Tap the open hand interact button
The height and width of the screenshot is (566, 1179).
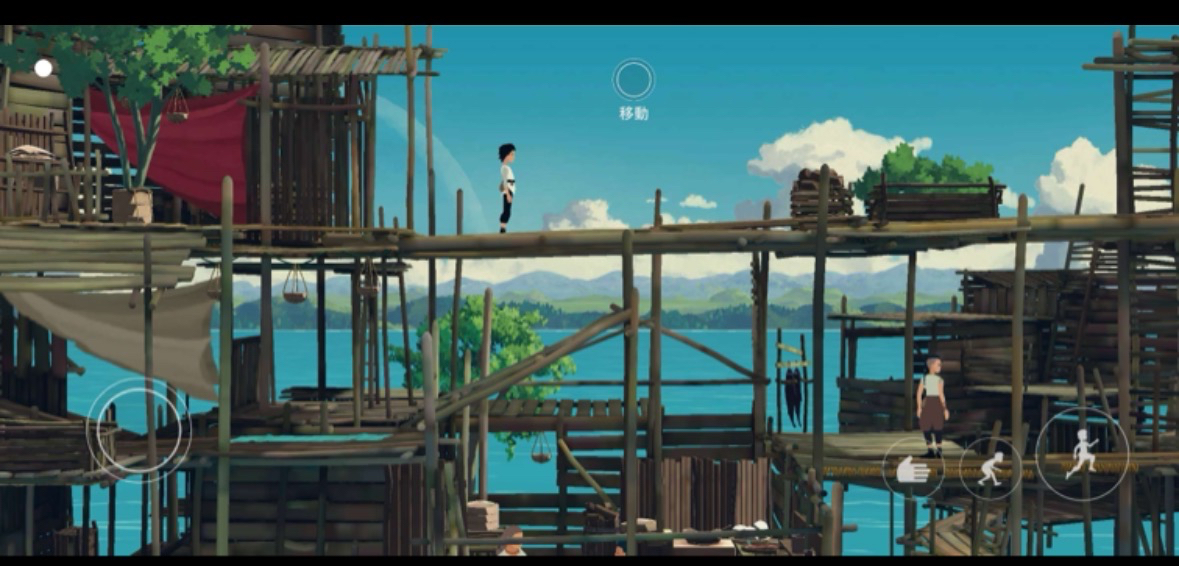pos(912,468)
